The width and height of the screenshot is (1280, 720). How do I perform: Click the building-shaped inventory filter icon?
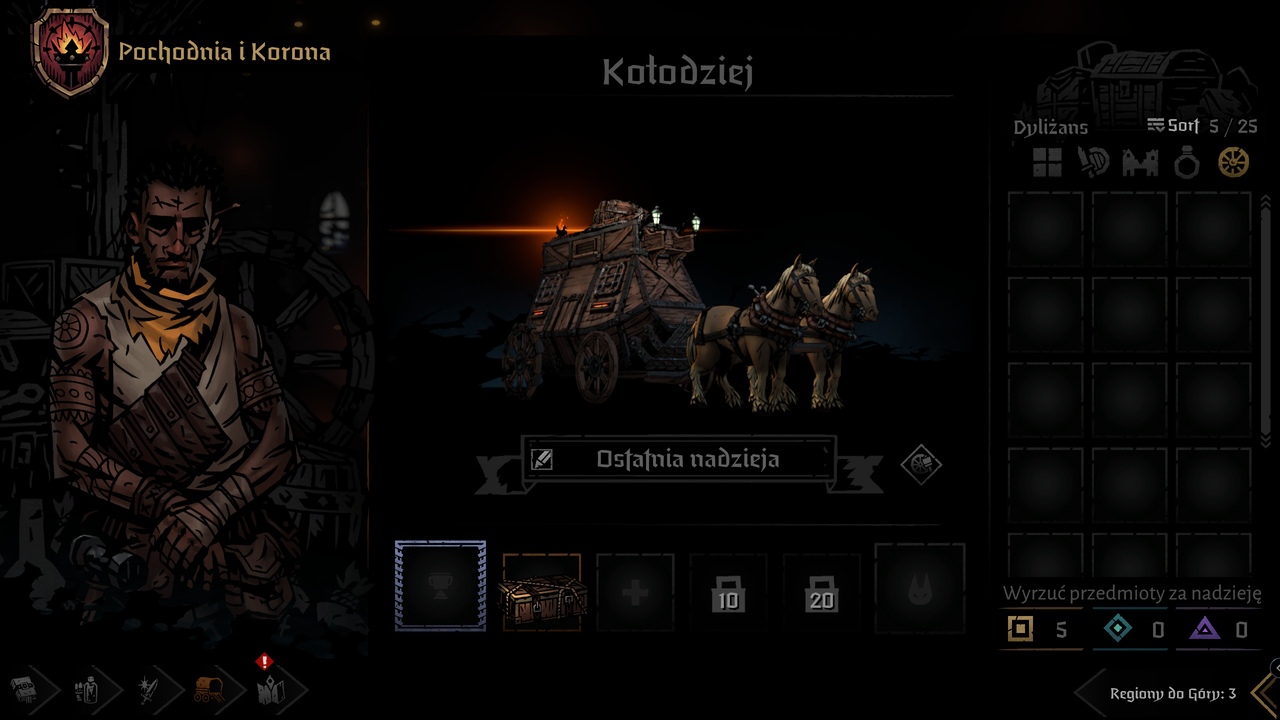[x=1140, y=163]
